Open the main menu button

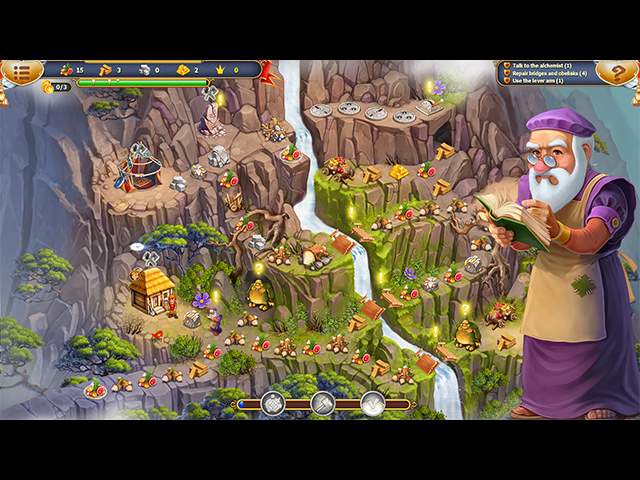coord(21,71)
